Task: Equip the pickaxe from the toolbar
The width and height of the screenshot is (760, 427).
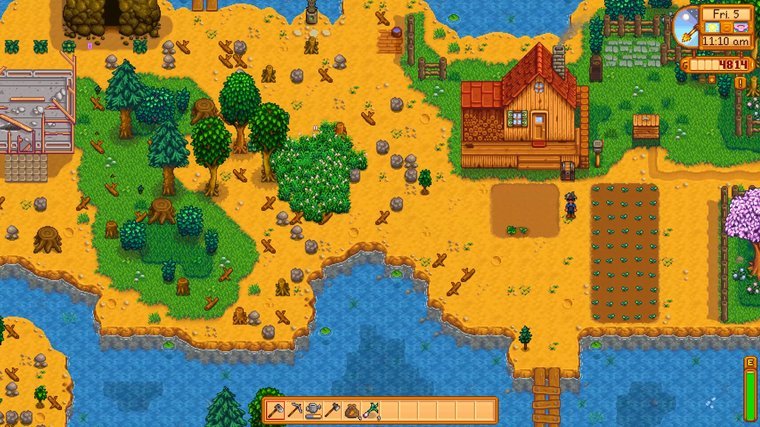Action: (x=294, y=410)
